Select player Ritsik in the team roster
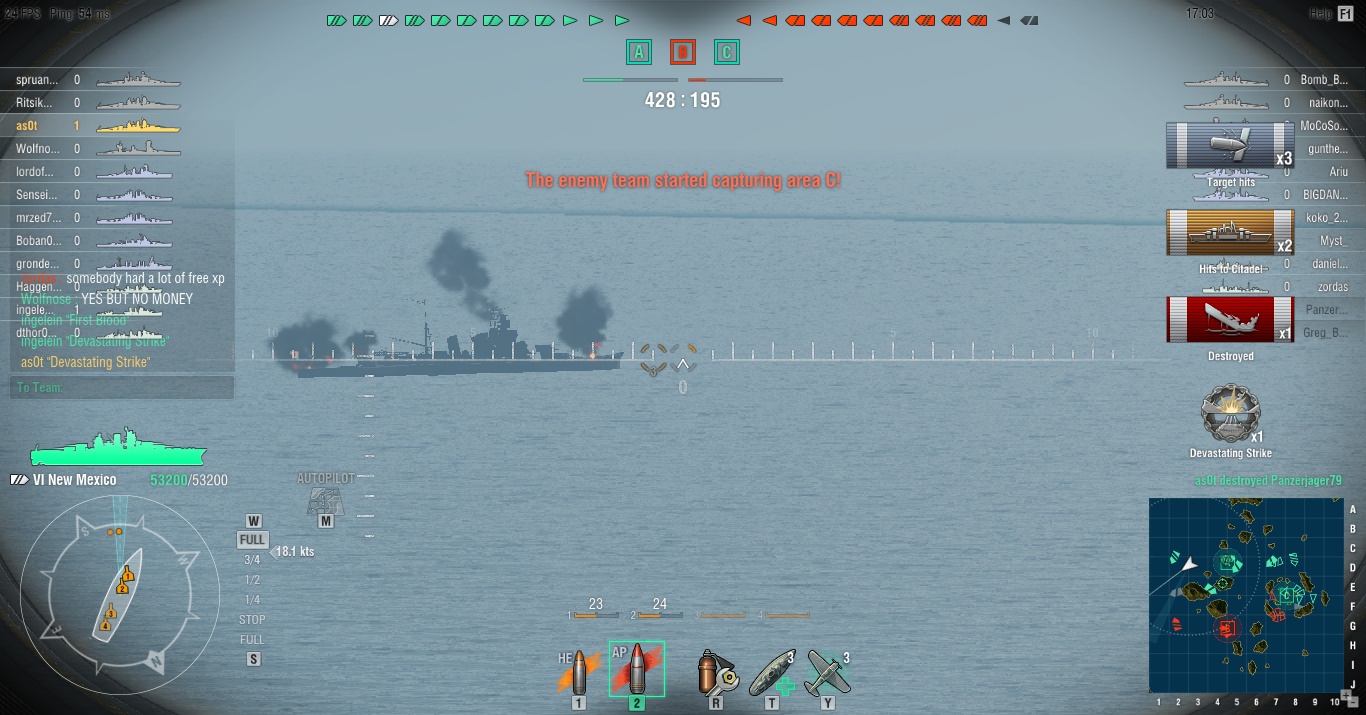 click(37, 103)
